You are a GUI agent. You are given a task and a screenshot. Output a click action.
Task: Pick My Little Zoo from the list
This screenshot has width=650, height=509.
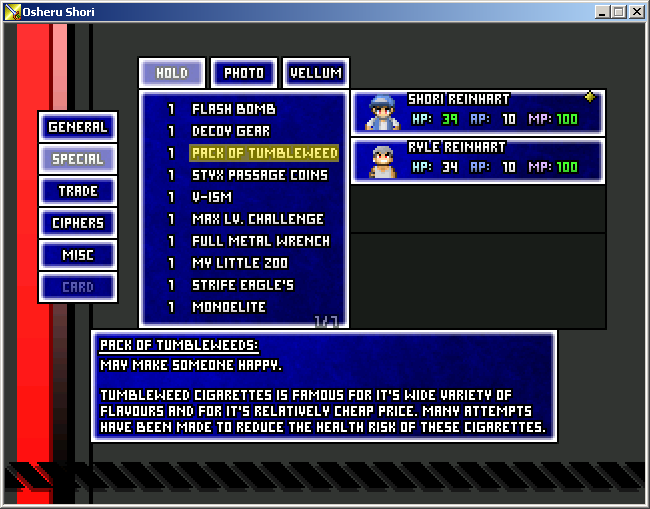click(x=240, y=263)
